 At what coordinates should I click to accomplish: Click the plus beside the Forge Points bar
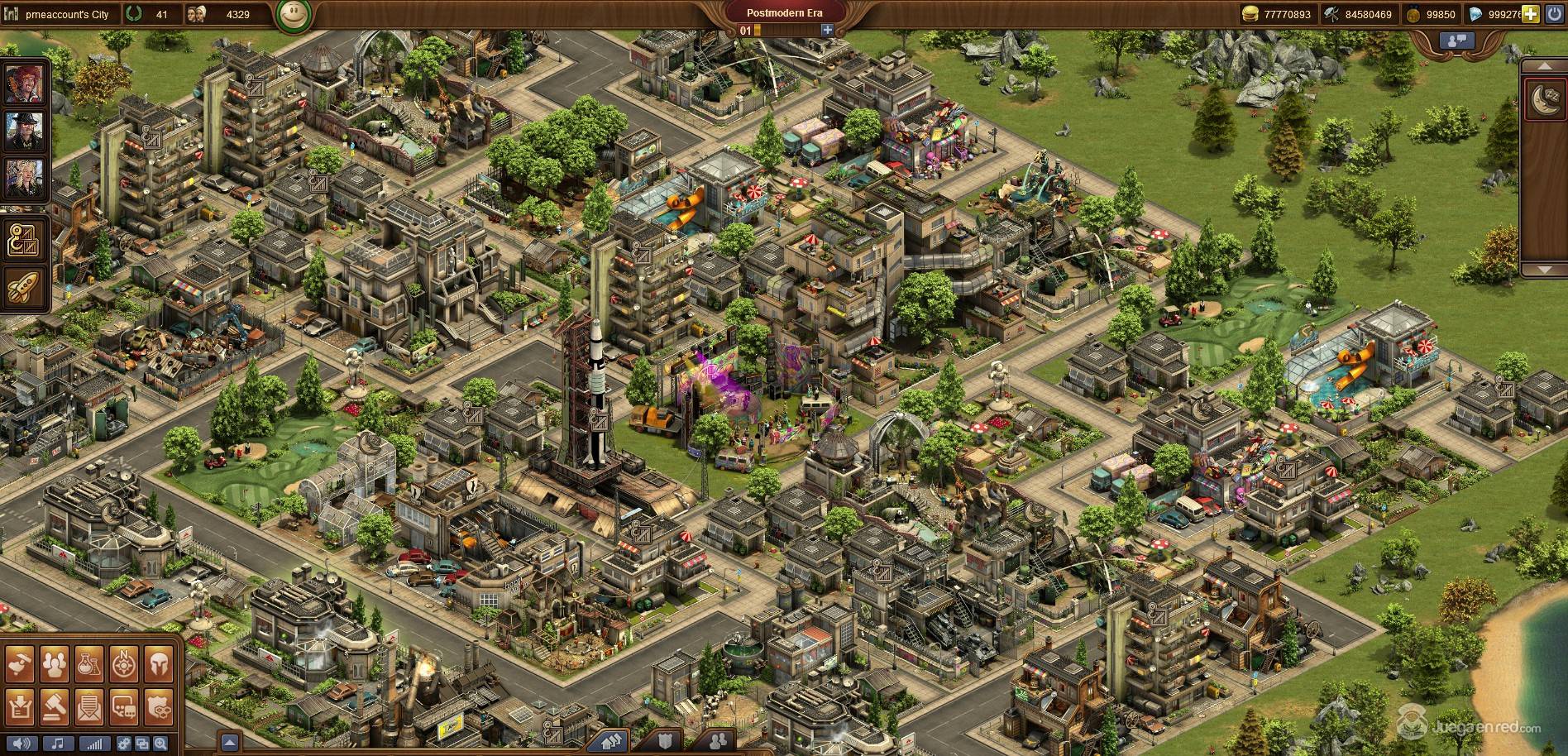[x=827, y=31]
